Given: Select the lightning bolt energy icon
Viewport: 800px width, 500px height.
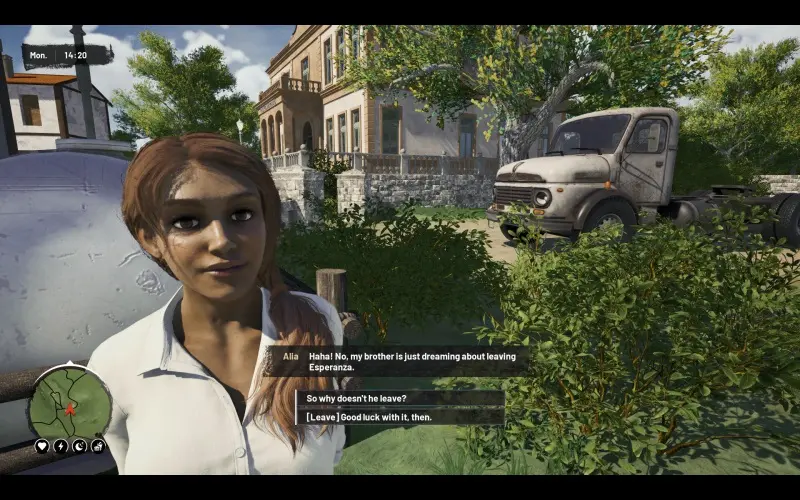Looking at the screenshot, I should [61, 446].
